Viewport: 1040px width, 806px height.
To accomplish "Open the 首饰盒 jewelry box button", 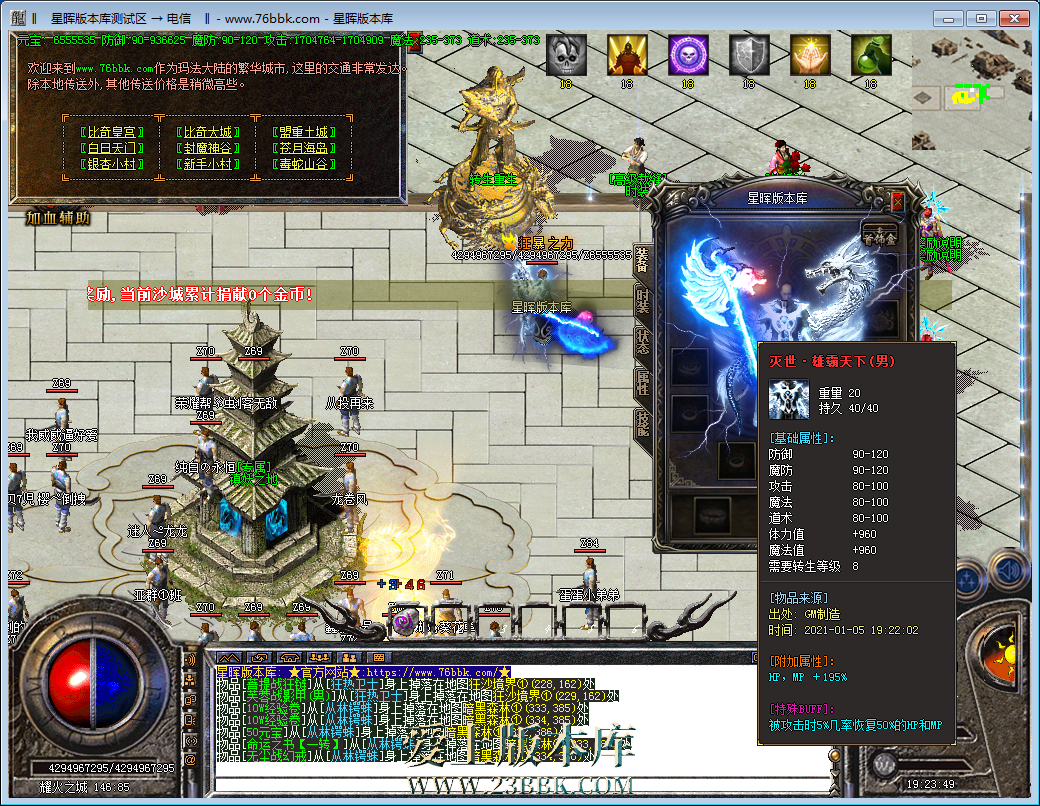I will pos(881,236).
